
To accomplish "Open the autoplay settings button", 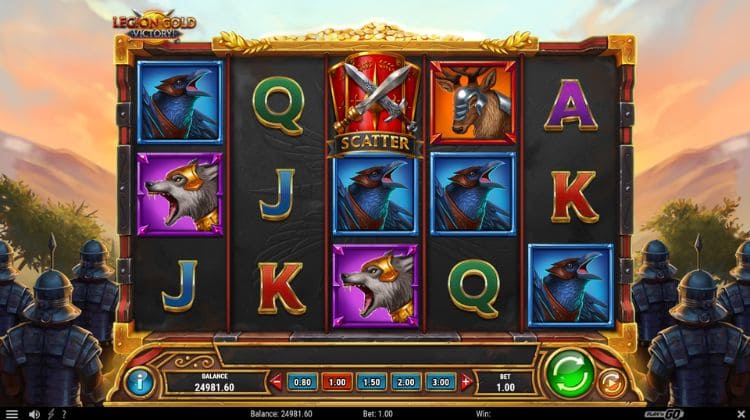I will coord(612,382).
